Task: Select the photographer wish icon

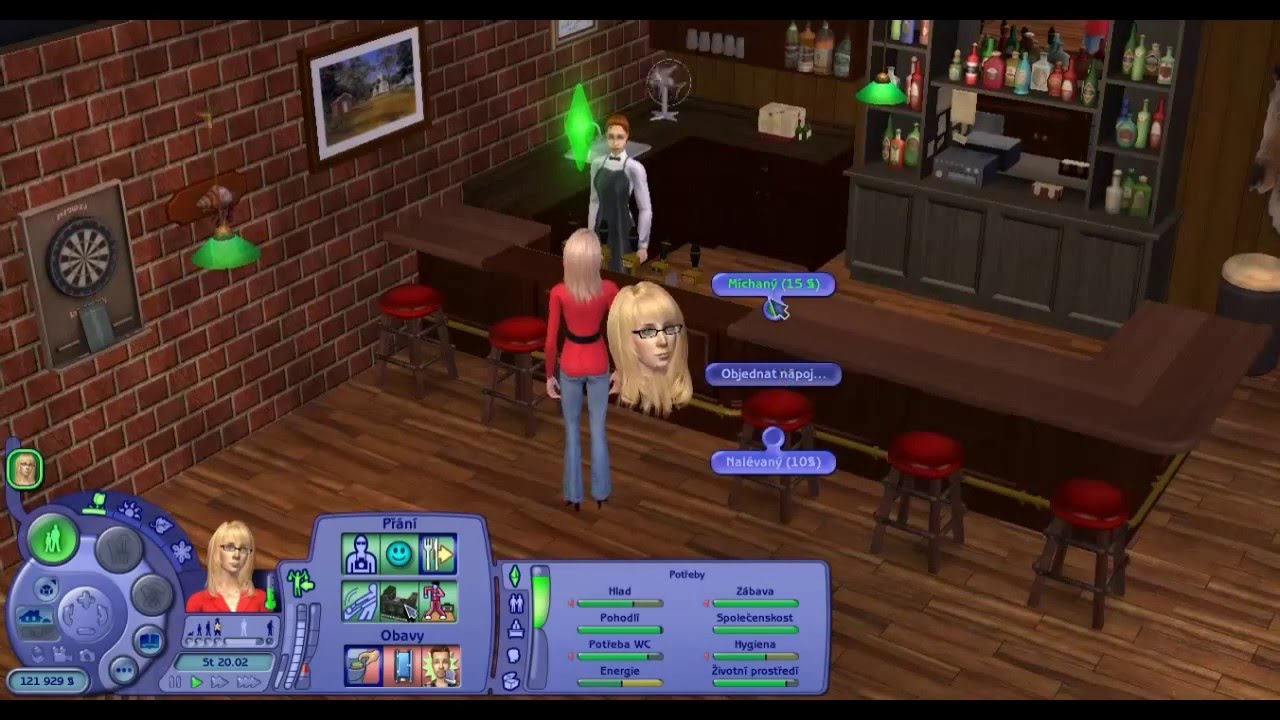Action: (360, 554)
